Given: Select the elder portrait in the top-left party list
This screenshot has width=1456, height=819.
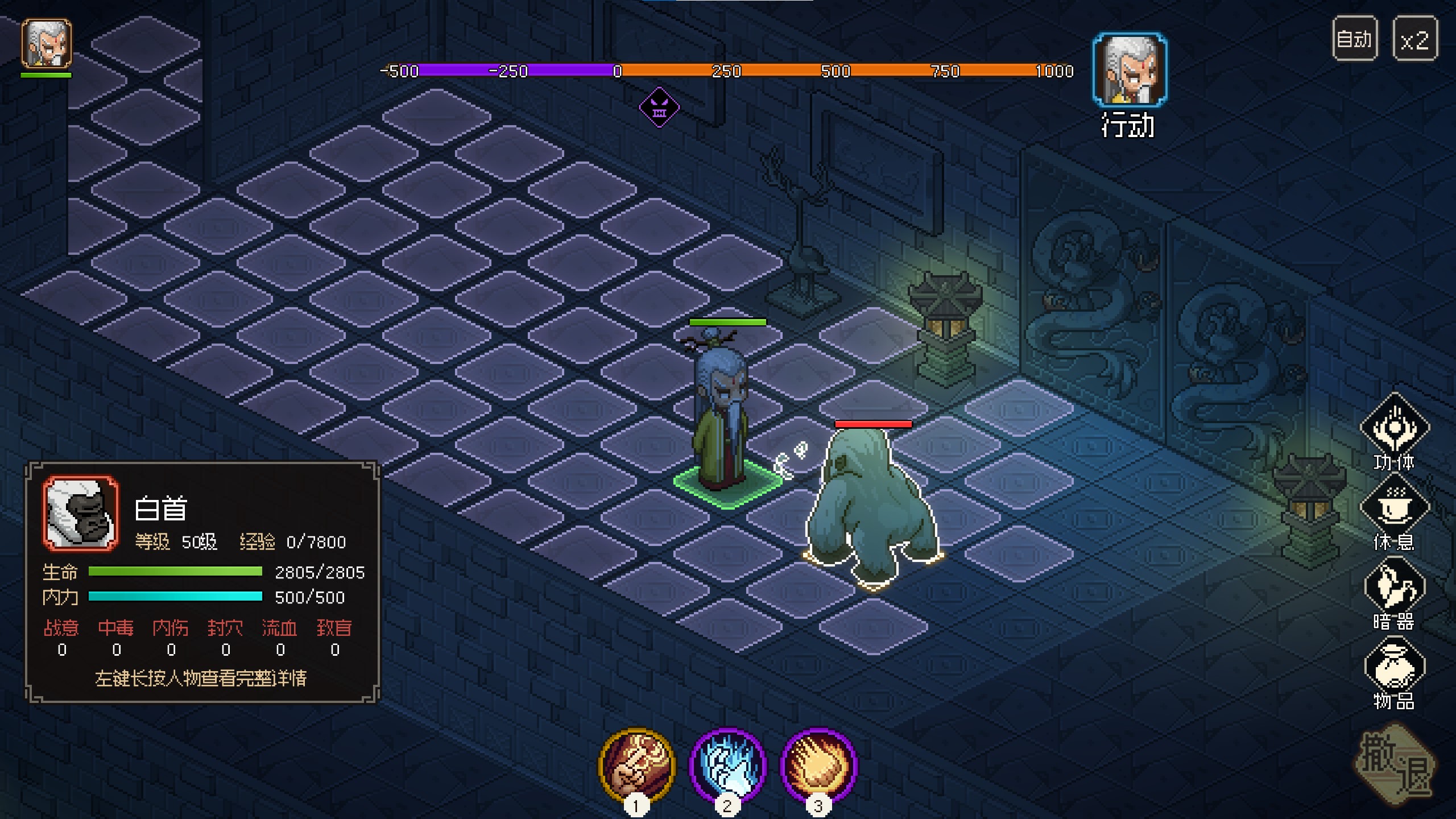Looking at the screenshot, I should 47,44.
